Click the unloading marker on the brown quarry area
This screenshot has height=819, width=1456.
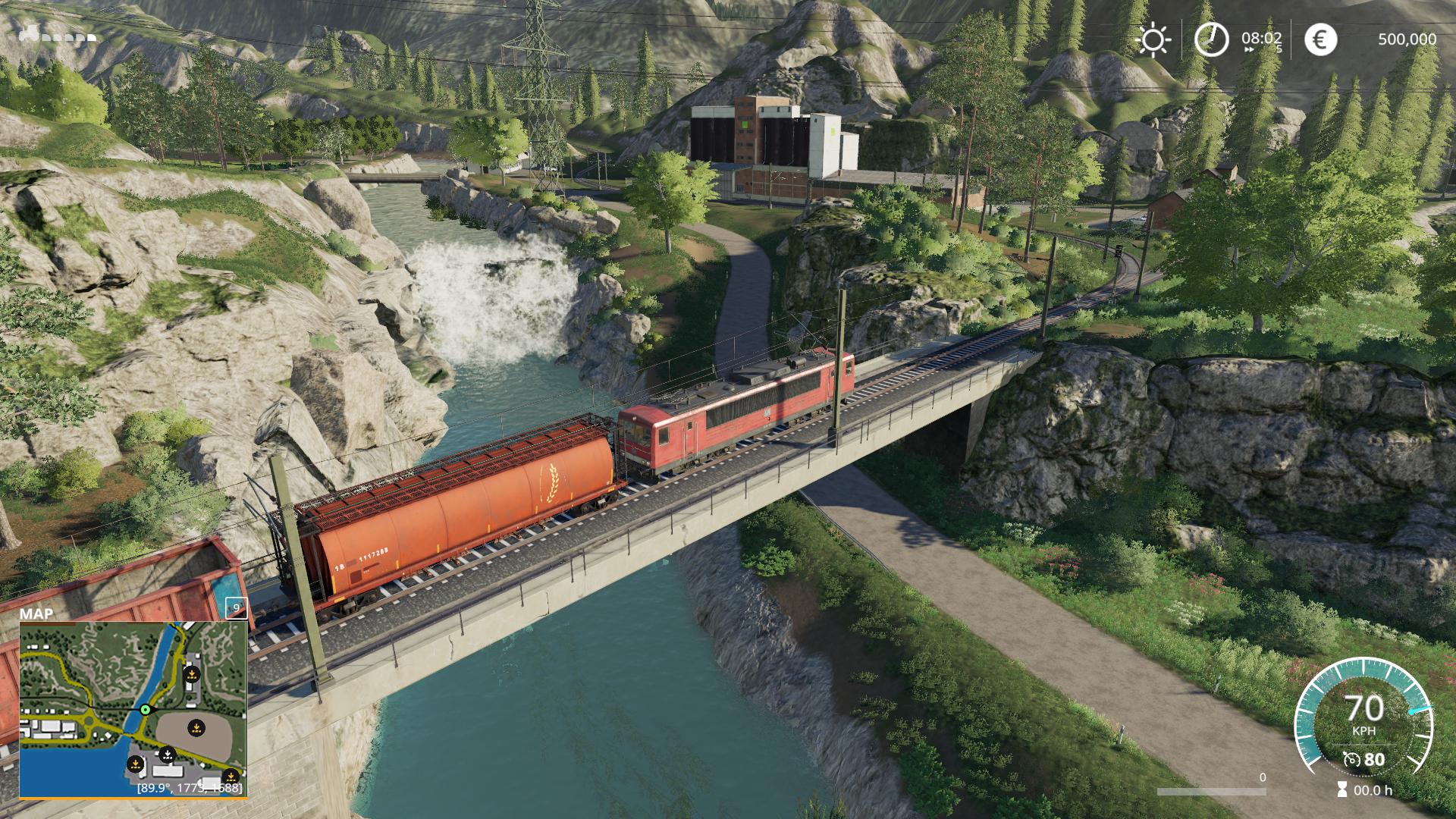[196, 728]
